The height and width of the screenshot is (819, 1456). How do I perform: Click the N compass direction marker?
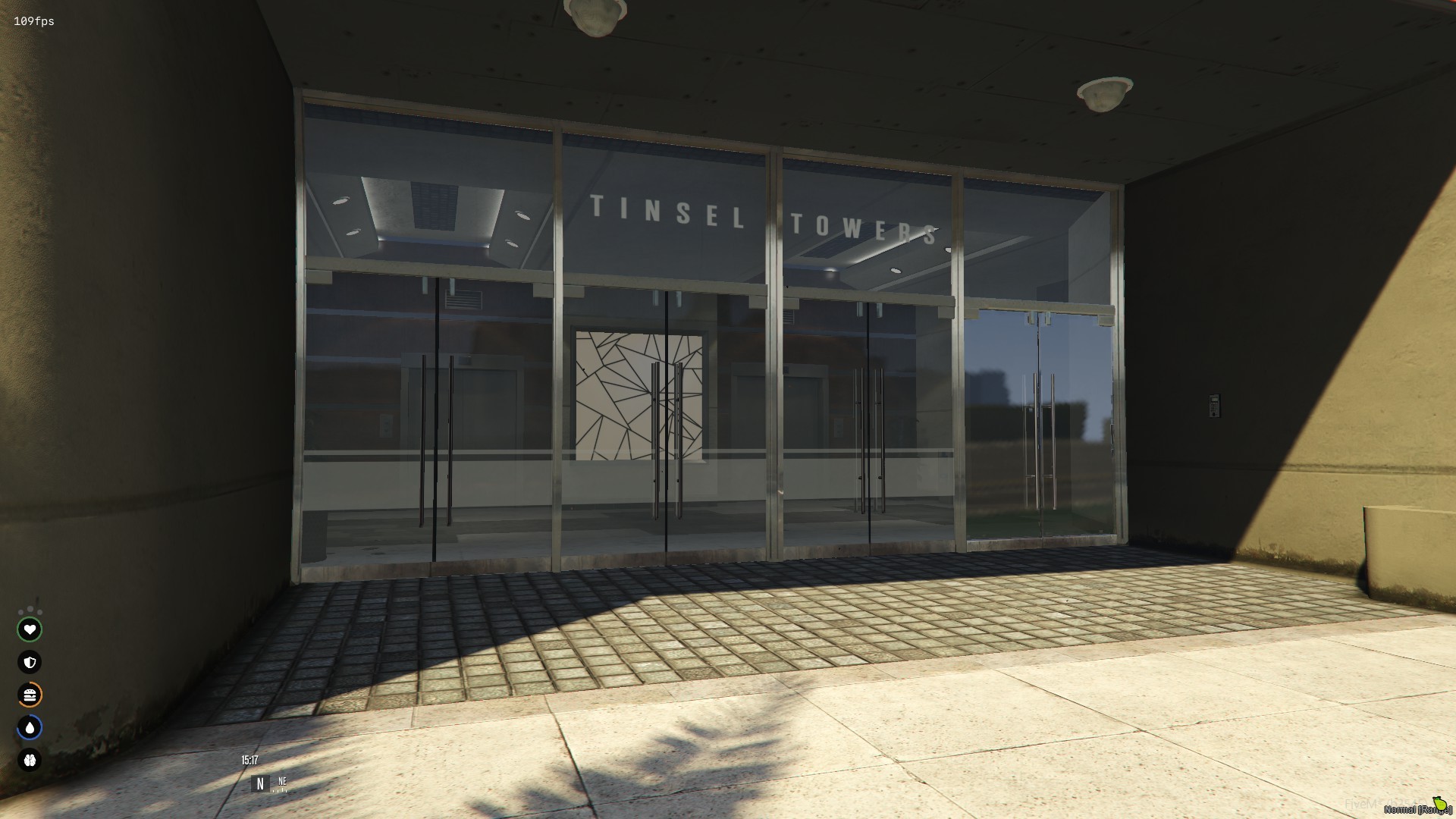[260, 783]
